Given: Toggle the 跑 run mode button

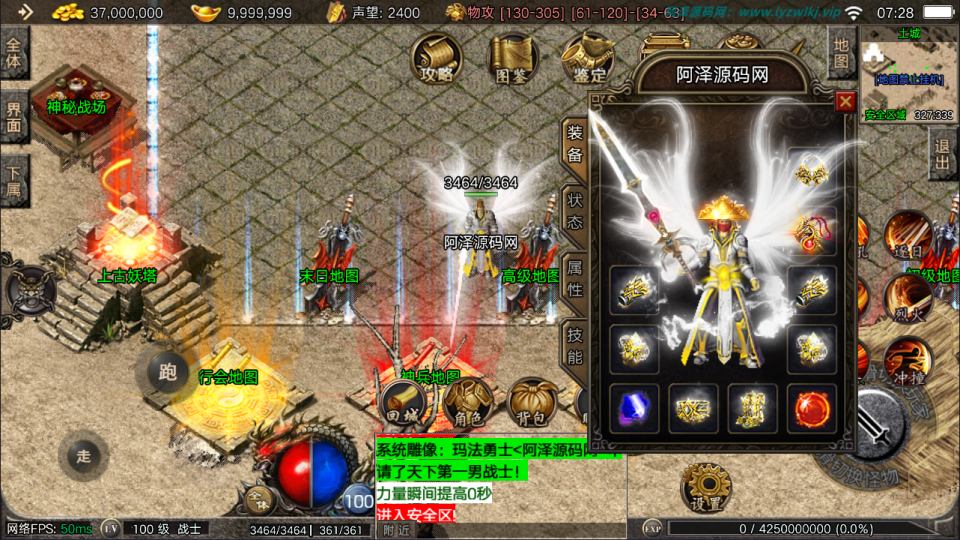Looking at the screenshot, I should click(168, 372).
